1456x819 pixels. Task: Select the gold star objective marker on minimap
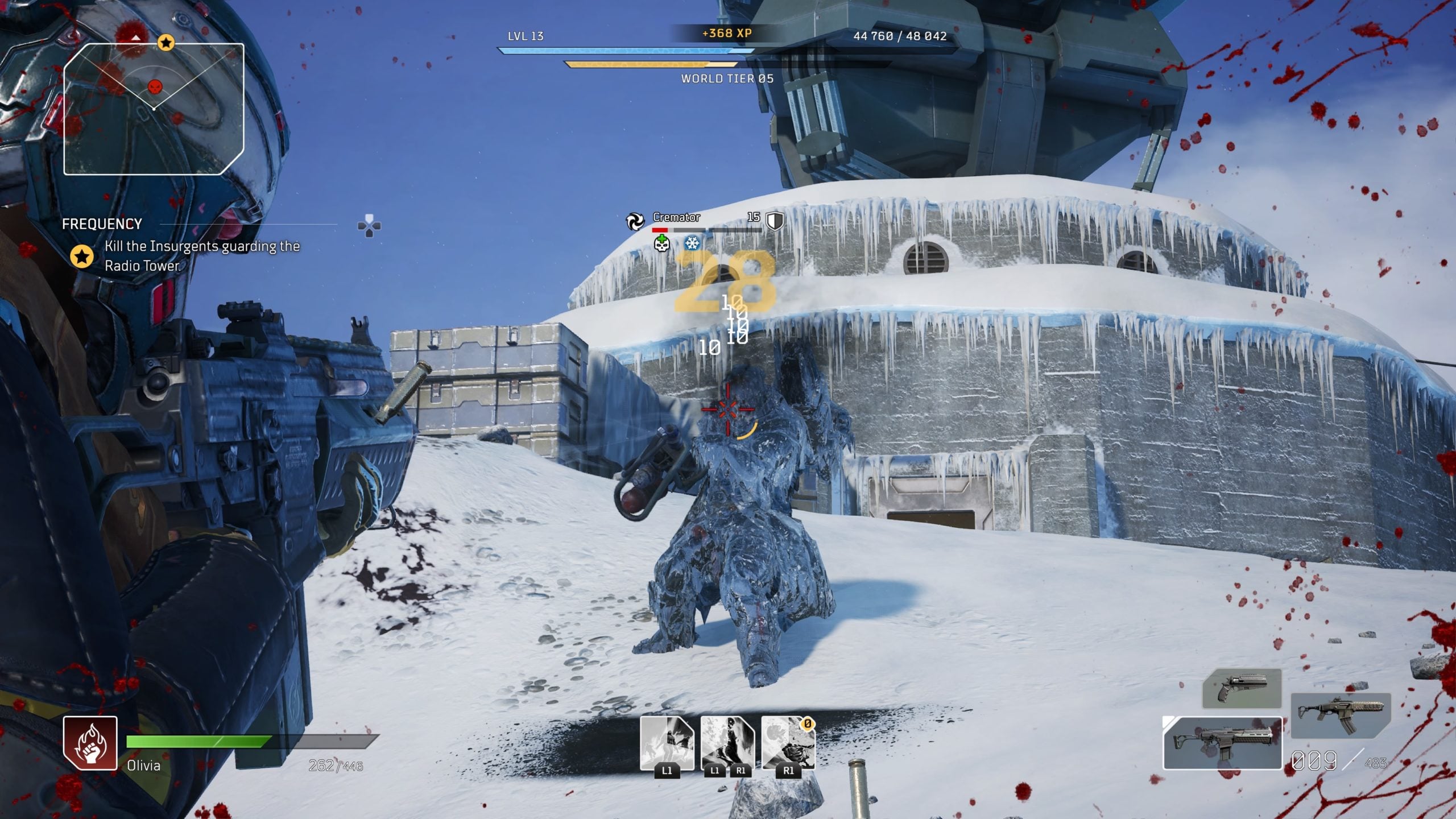166,42
